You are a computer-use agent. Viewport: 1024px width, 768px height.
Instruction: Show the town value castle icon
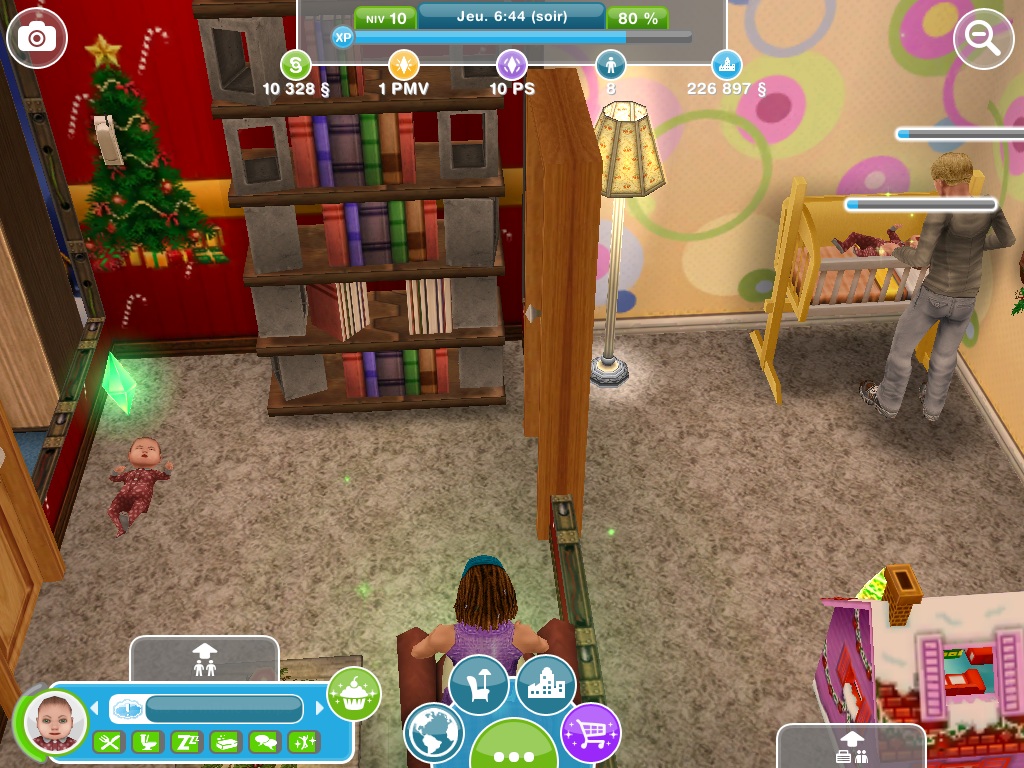click(727, 66)
